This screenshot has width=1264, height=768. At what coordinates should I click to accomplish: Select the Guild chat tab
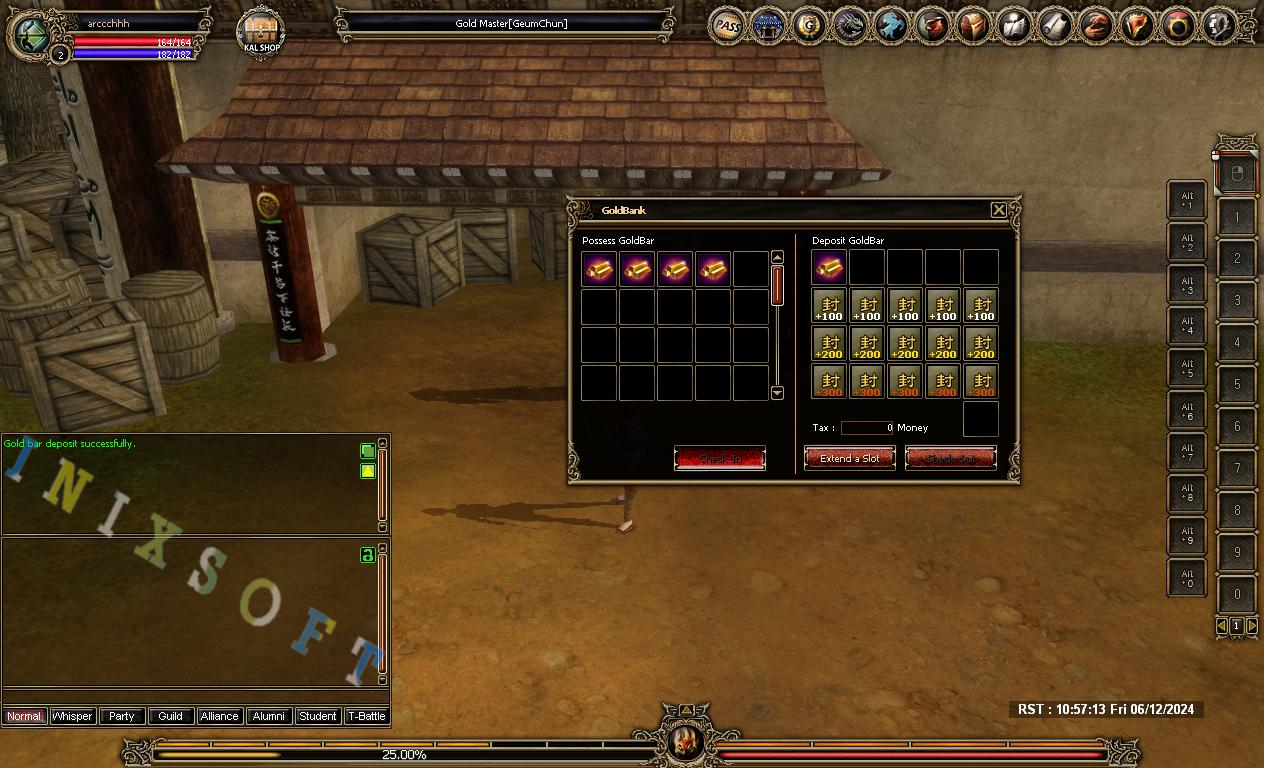click(x=171, y=716)
